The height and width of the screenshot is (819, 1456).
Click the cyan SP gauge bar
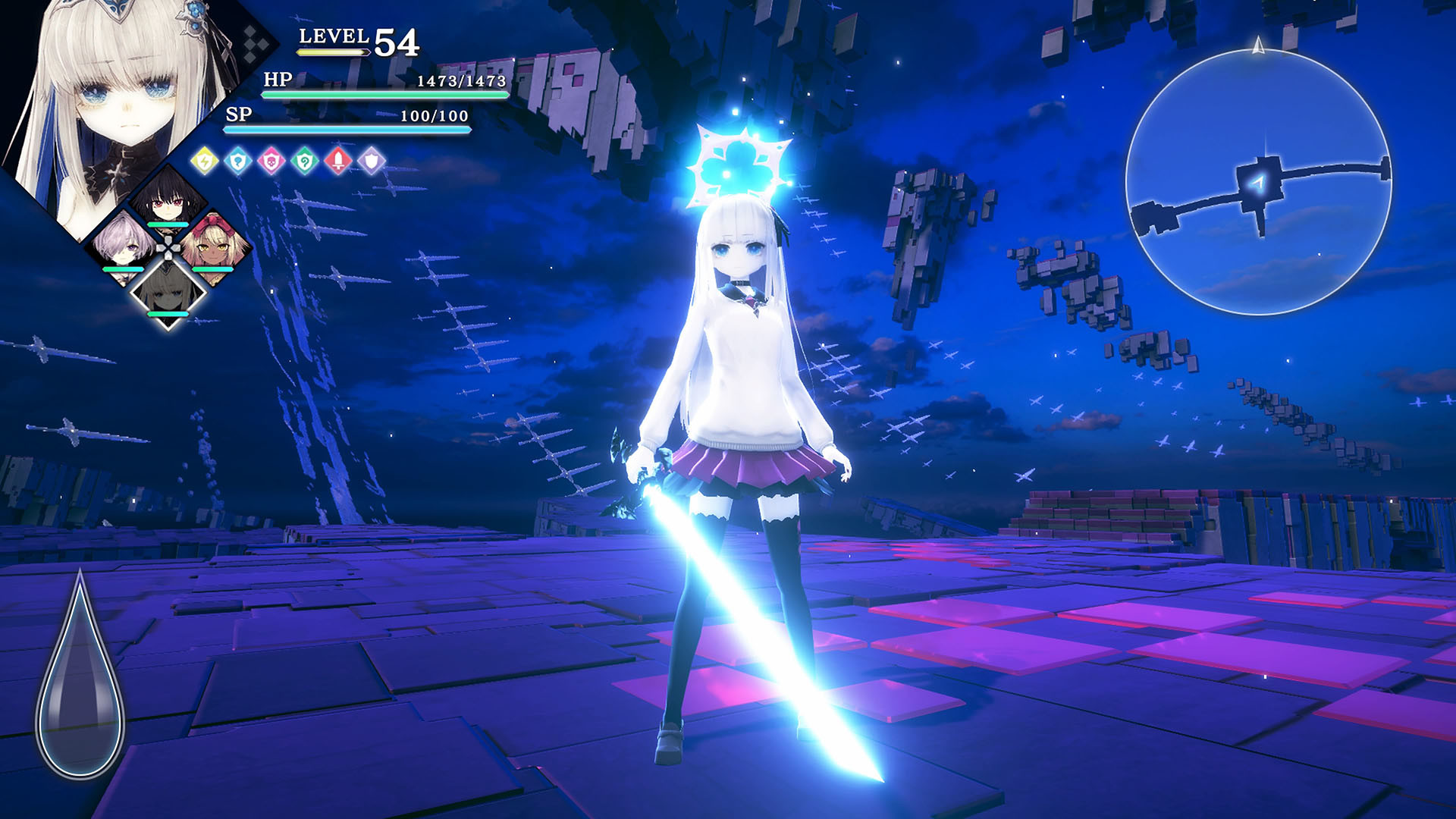tap(345, 129)
